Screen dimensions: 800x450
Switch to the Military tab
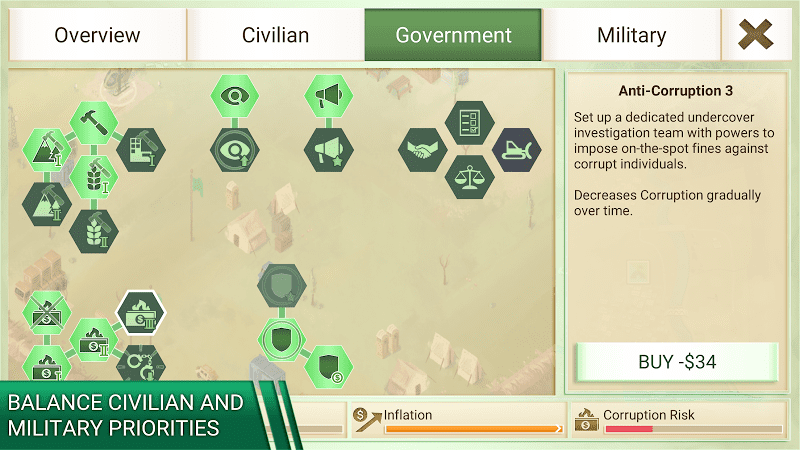coord(631,36)
